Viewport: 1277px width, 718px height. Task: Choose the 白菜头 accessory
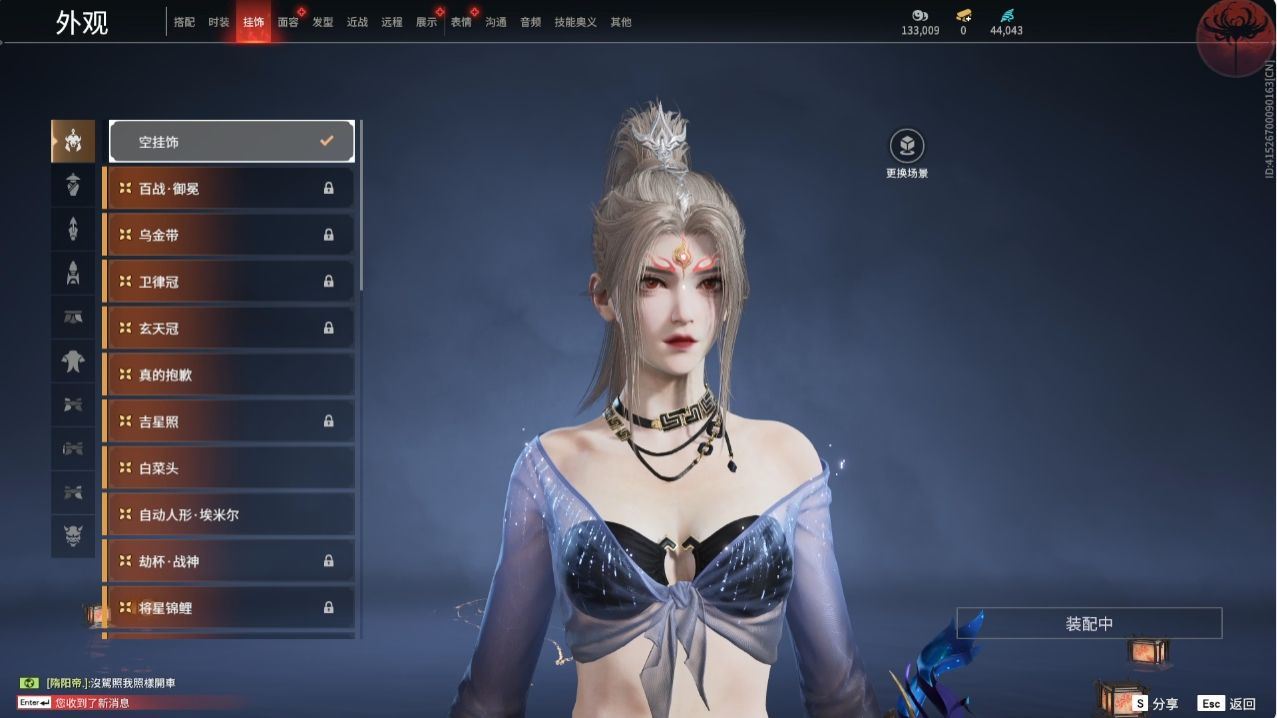coord(229,468)
